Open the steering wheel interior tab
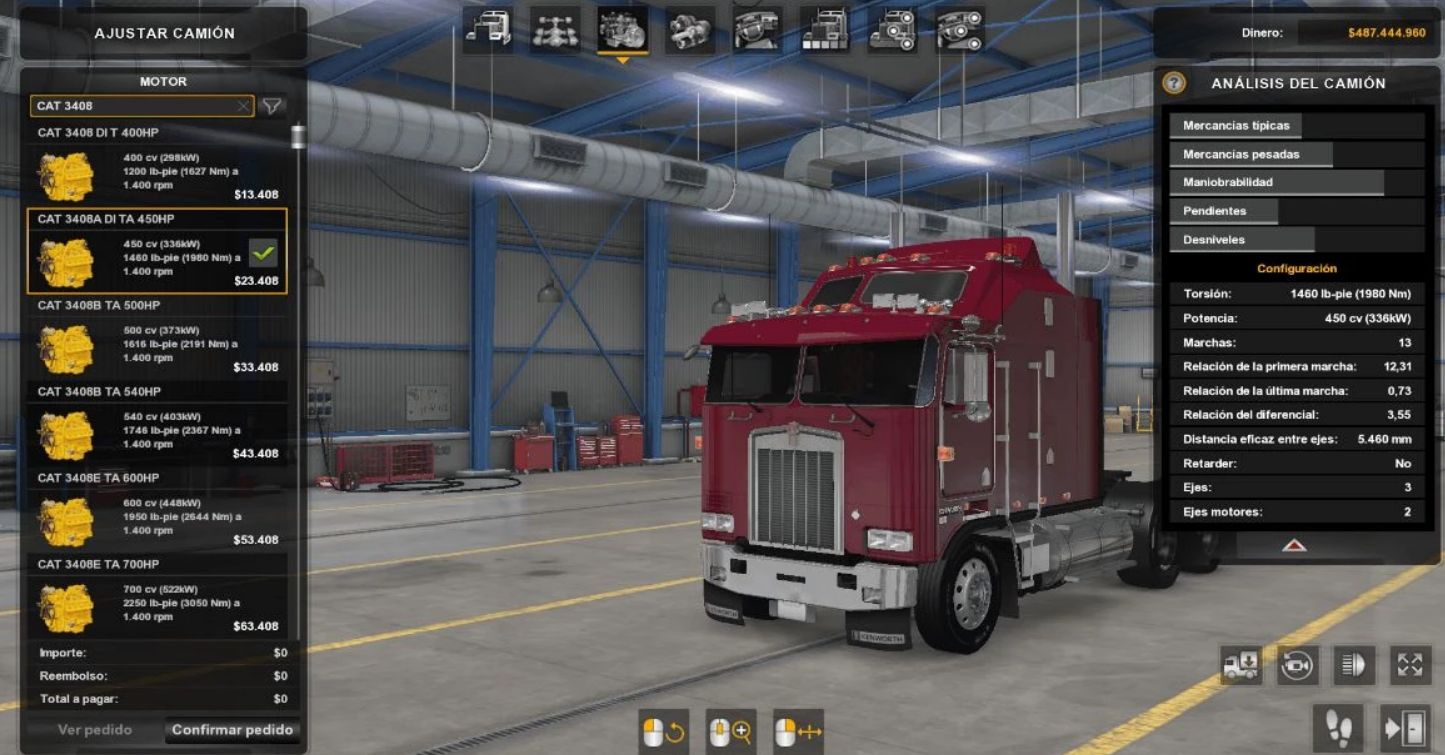The image size is (1445, 755). pyautogui.click(x=757, y=30)
